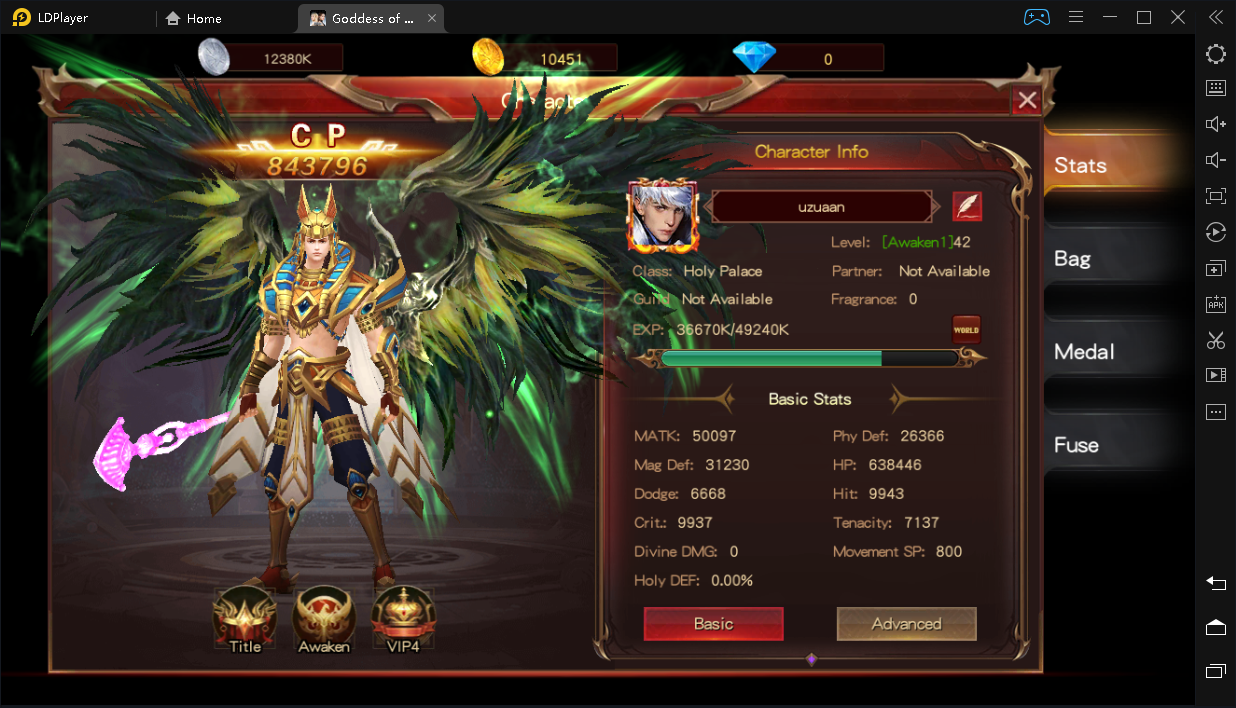The image size is (1236, 708).
Task: Show the Basic stats page
Action: 713,624
